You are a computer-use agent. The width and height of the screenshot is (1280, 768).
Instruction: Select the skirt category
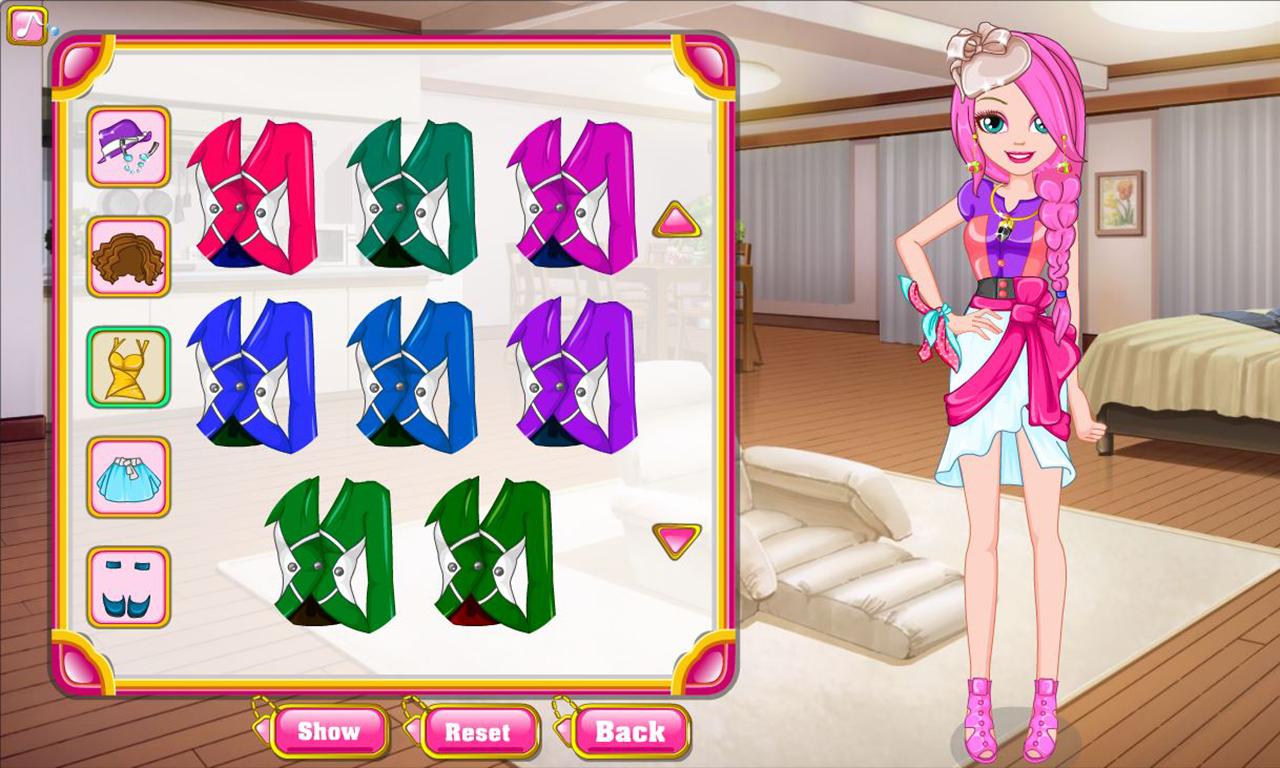coord(128,477)
